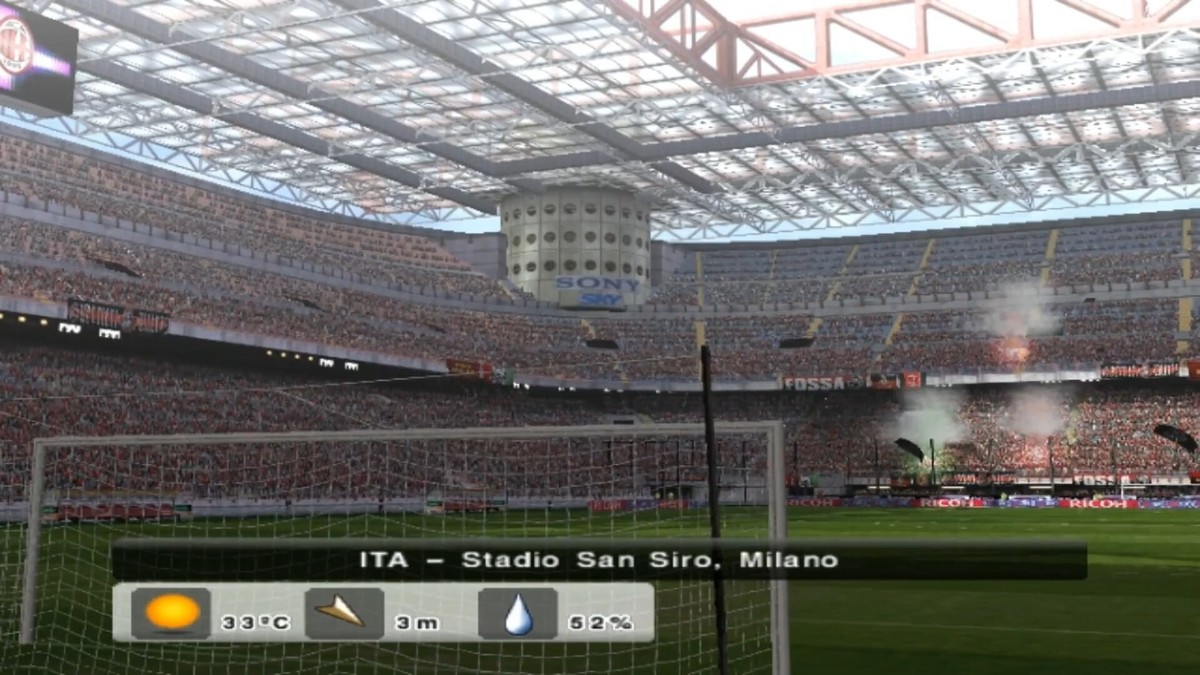The height and width of the screenshot is (675, 1200).
Task: Select the wind direction arrow icon
Action: [343, 613]
